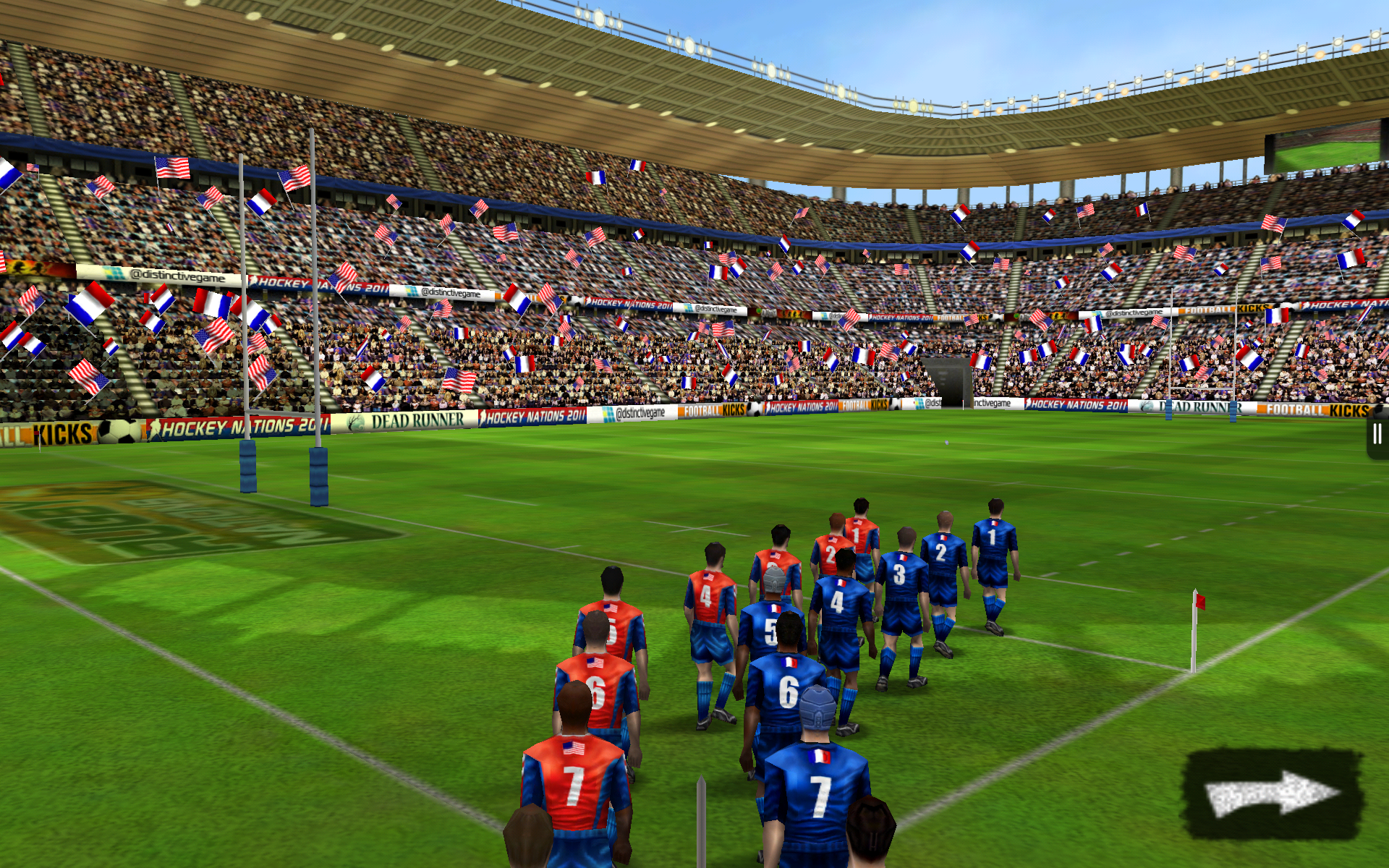Pause the game with the pause button

pos(1377,435)
